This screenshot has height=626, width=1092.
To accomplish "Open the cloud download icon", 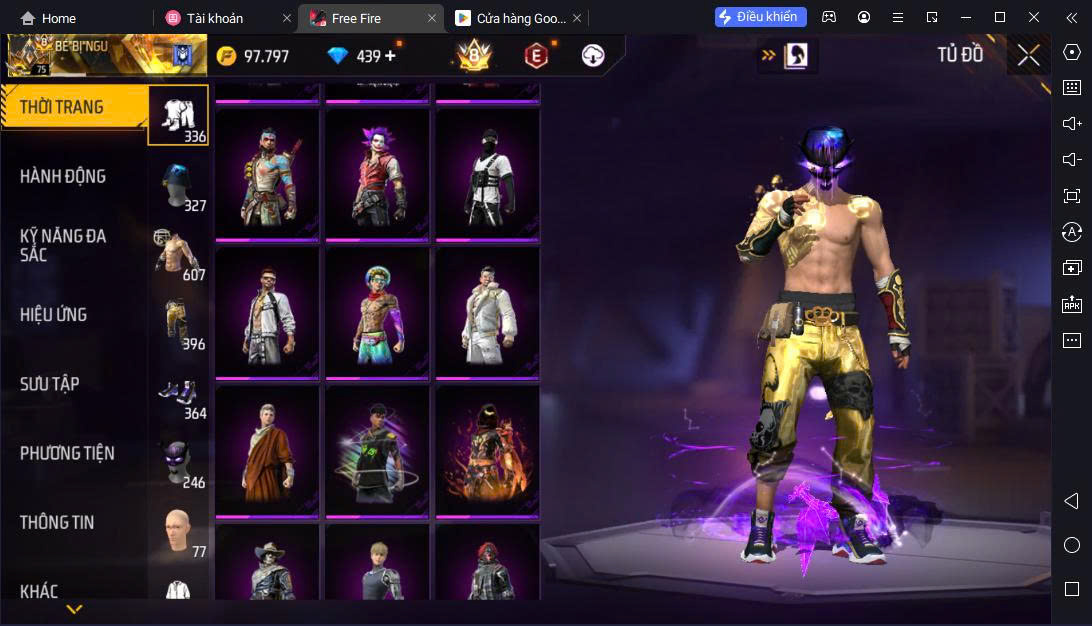I will tap(593, 56).
